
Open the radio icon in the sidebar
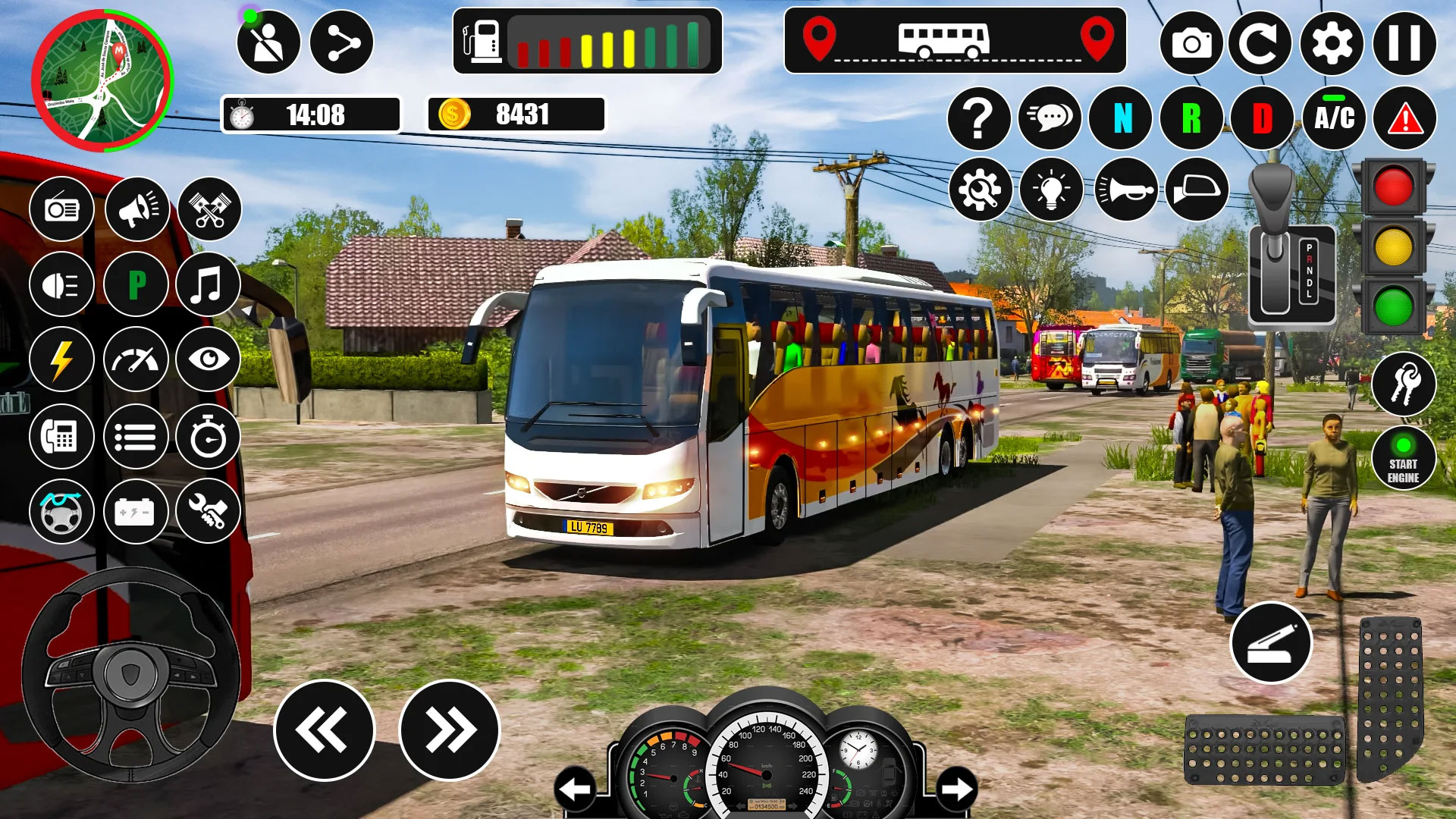click(62, 209)
